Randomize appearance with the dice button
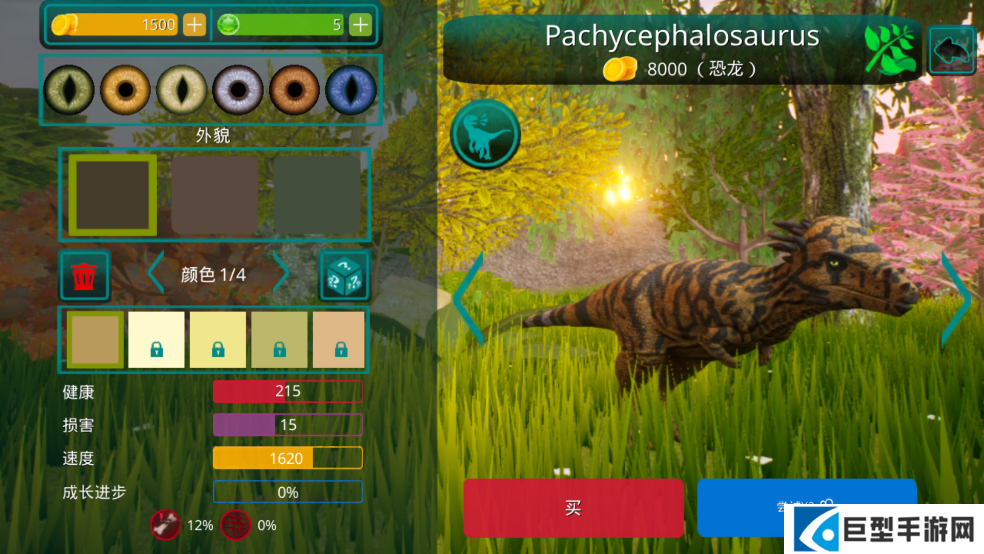This screenshot has height=554, width=984. point(344,275)
